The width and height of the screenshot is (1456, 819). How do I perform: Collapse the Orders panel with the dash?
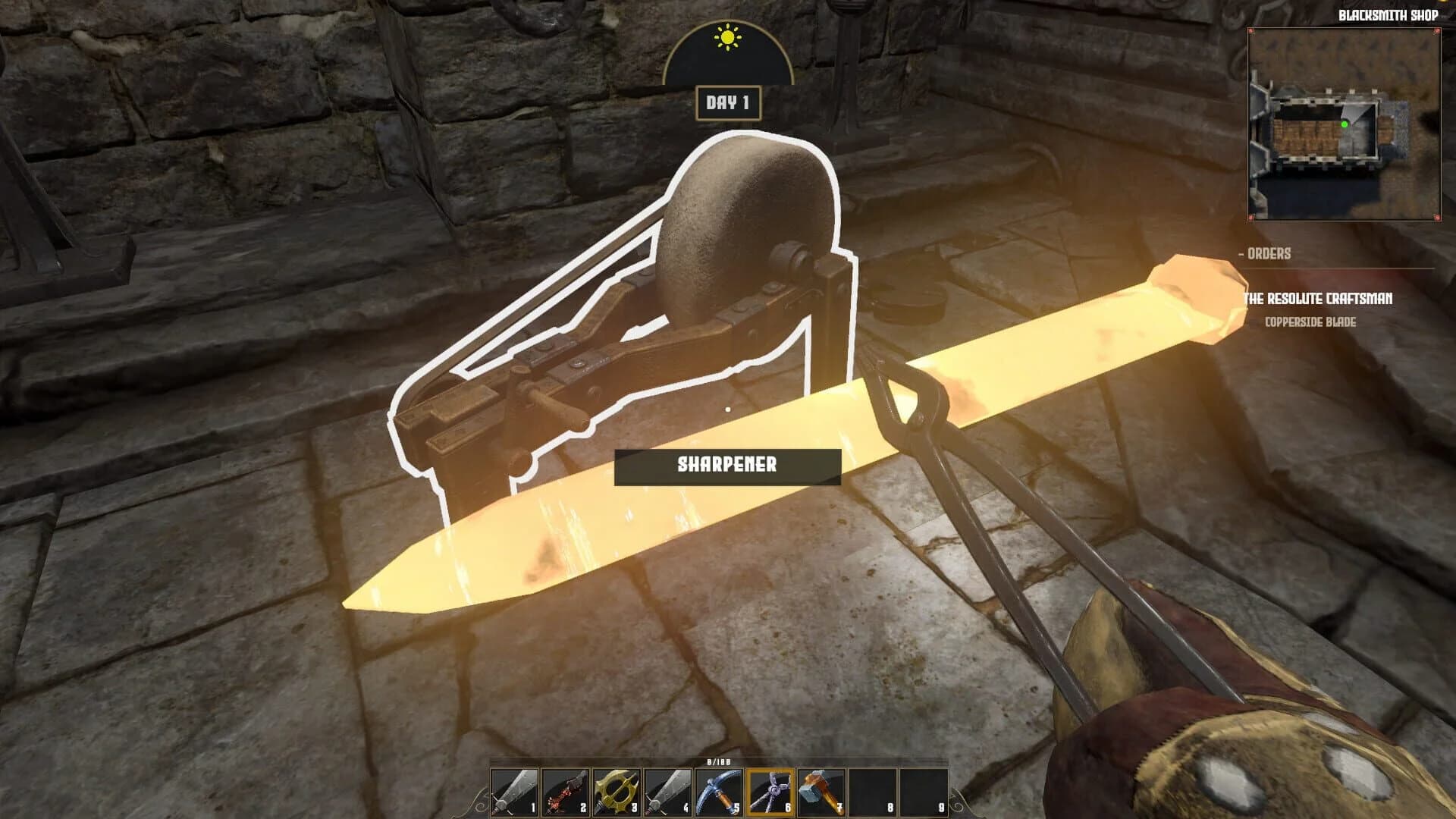pos(1241,254)
